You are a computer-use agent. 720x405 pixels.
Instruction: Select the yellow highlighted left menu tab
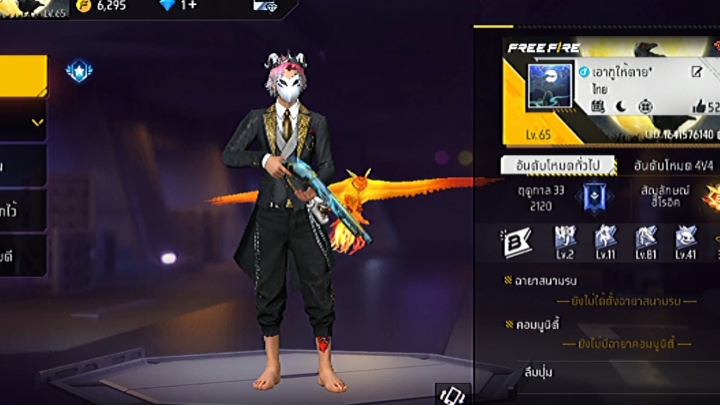click(x=22, y=76)
